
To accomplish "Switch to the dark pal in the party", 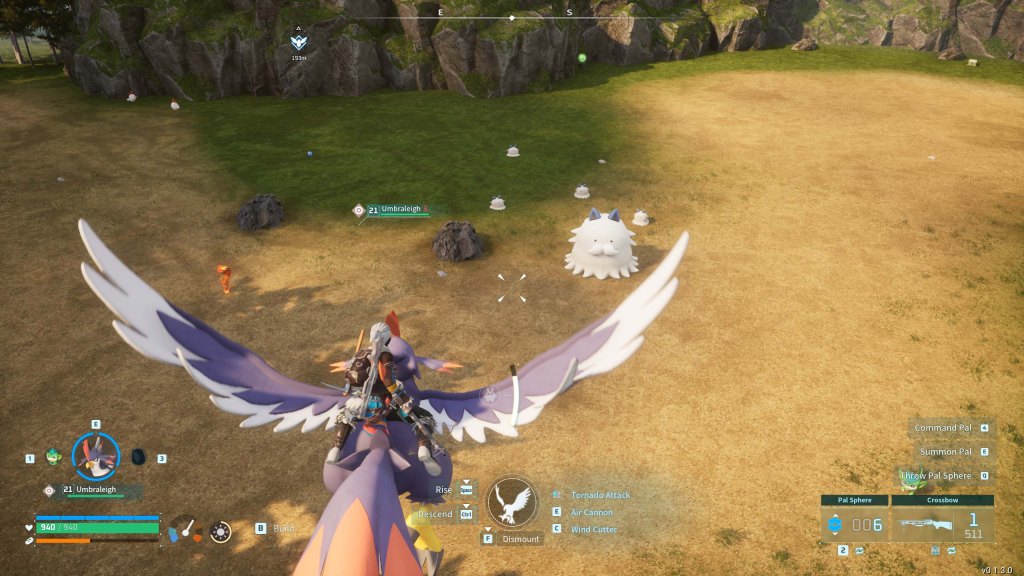I will [138, 457].
